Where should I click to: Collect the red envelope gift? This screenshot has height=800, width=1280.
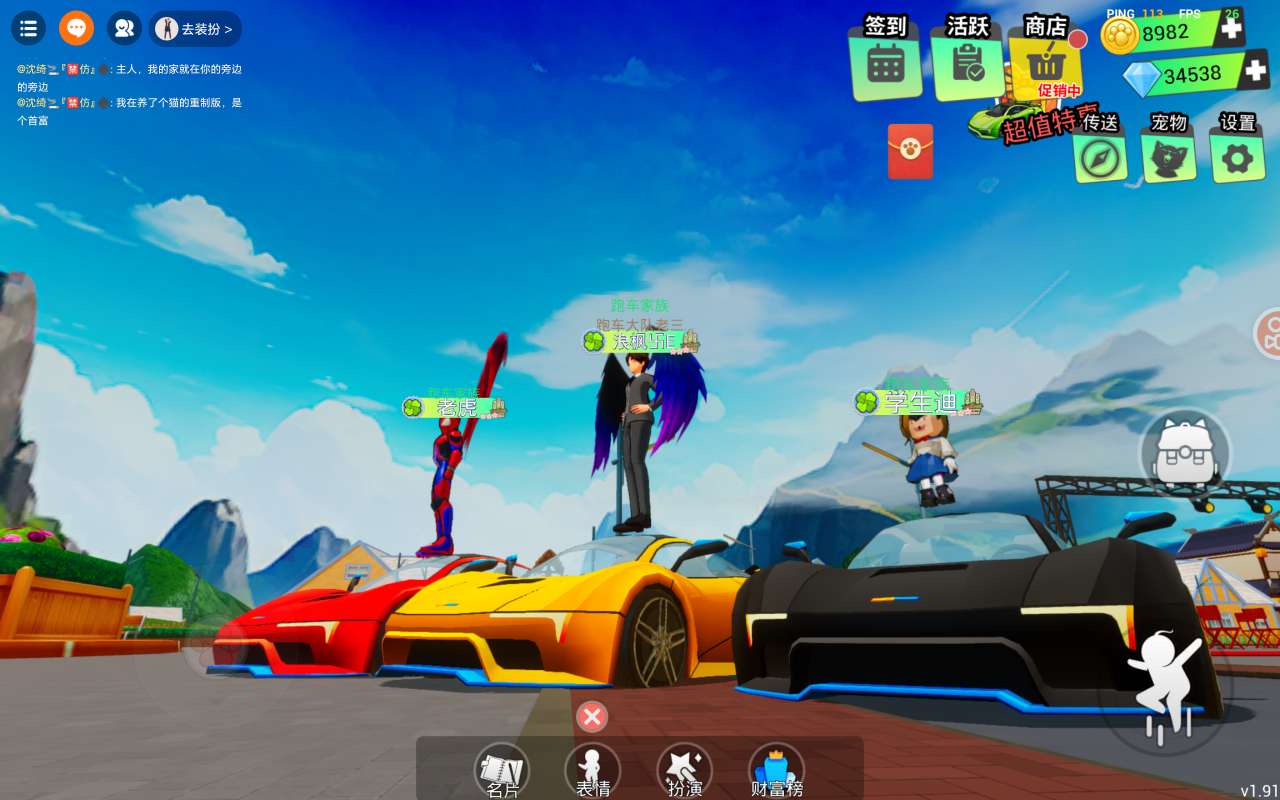910,151
